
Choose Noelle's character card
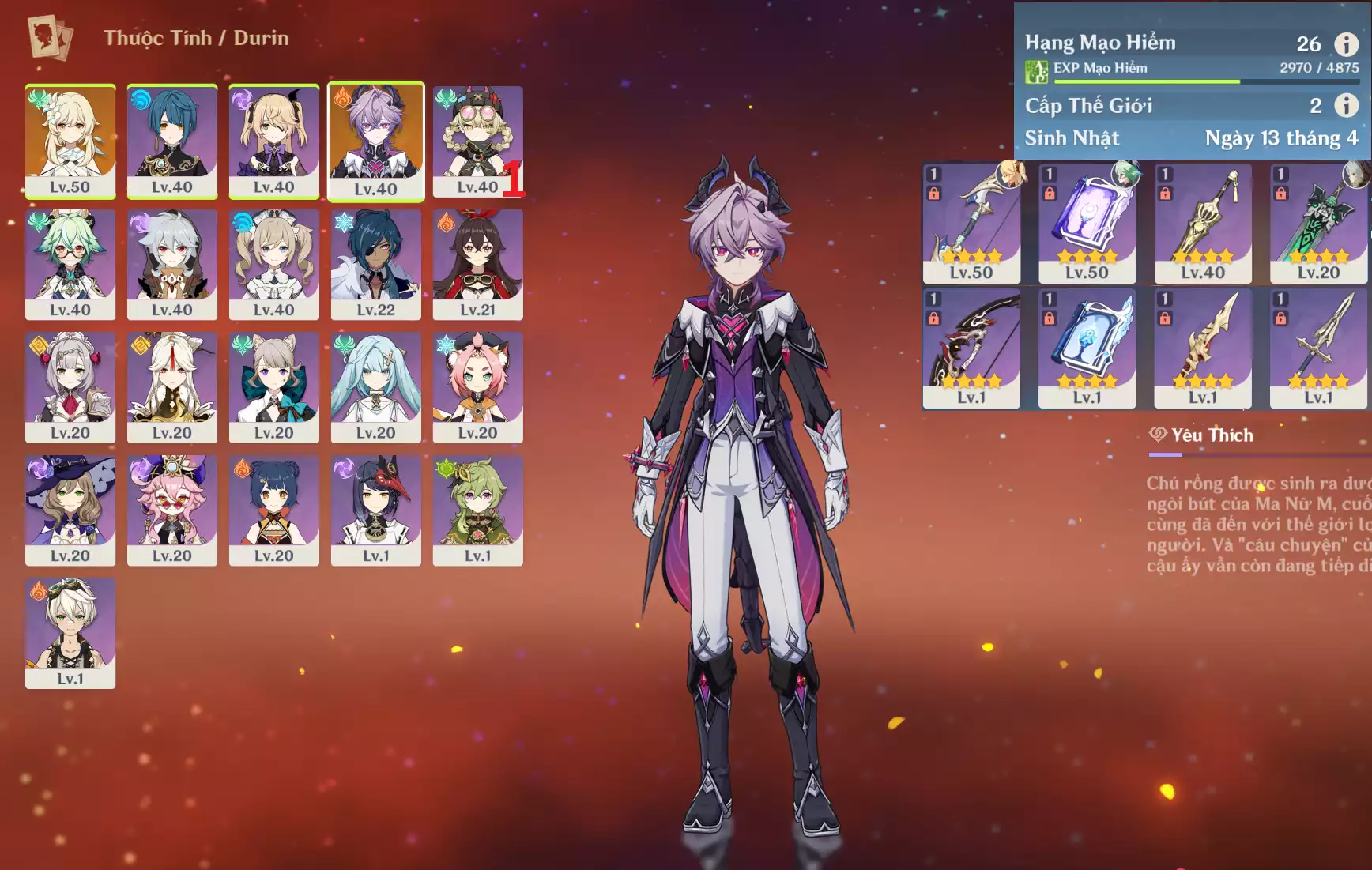tap(70, 387)
